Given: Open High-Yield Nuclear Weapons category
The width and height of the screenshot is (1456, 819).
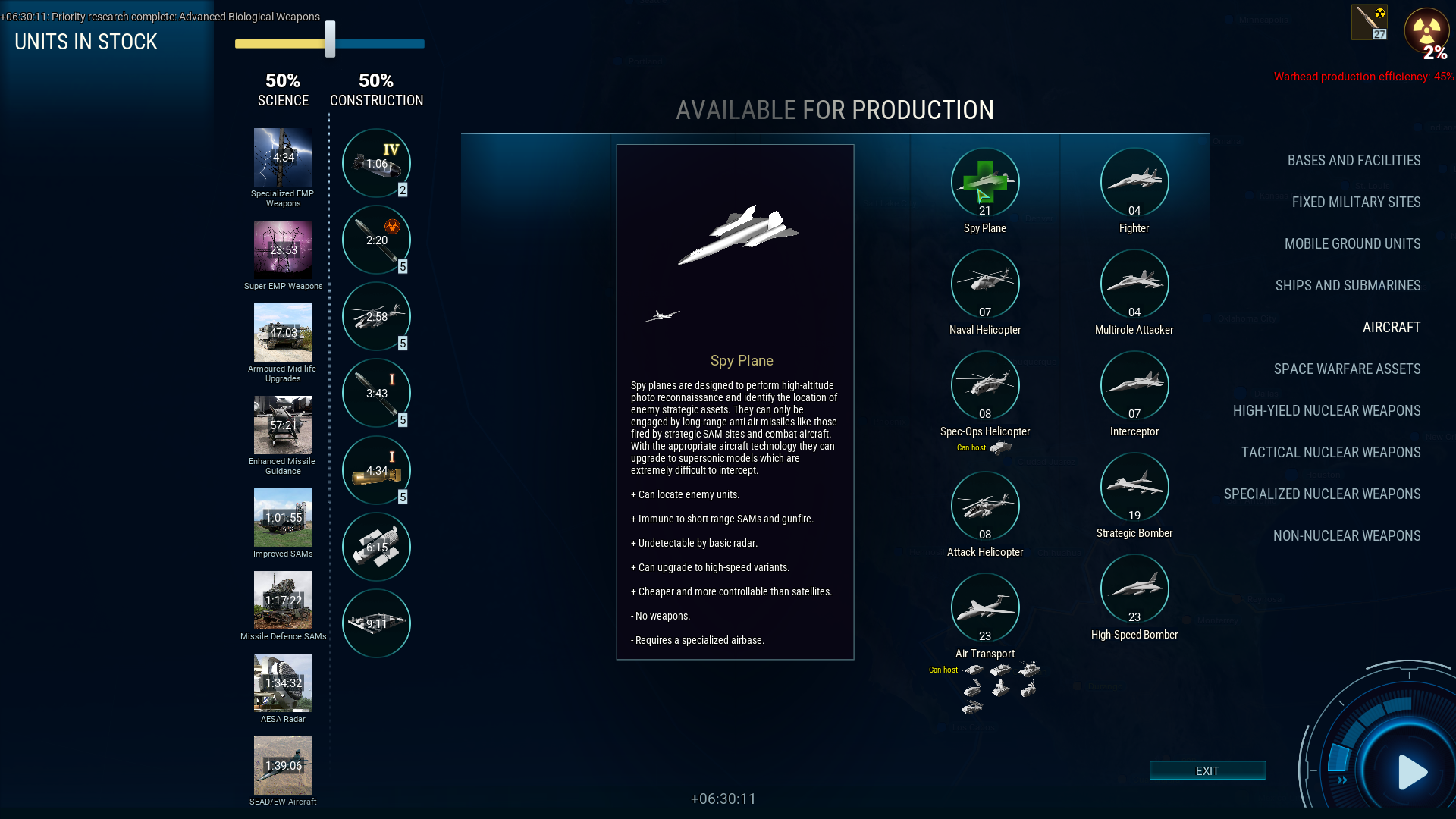Looking at the screenshot, I should (x=1326, y=411).
